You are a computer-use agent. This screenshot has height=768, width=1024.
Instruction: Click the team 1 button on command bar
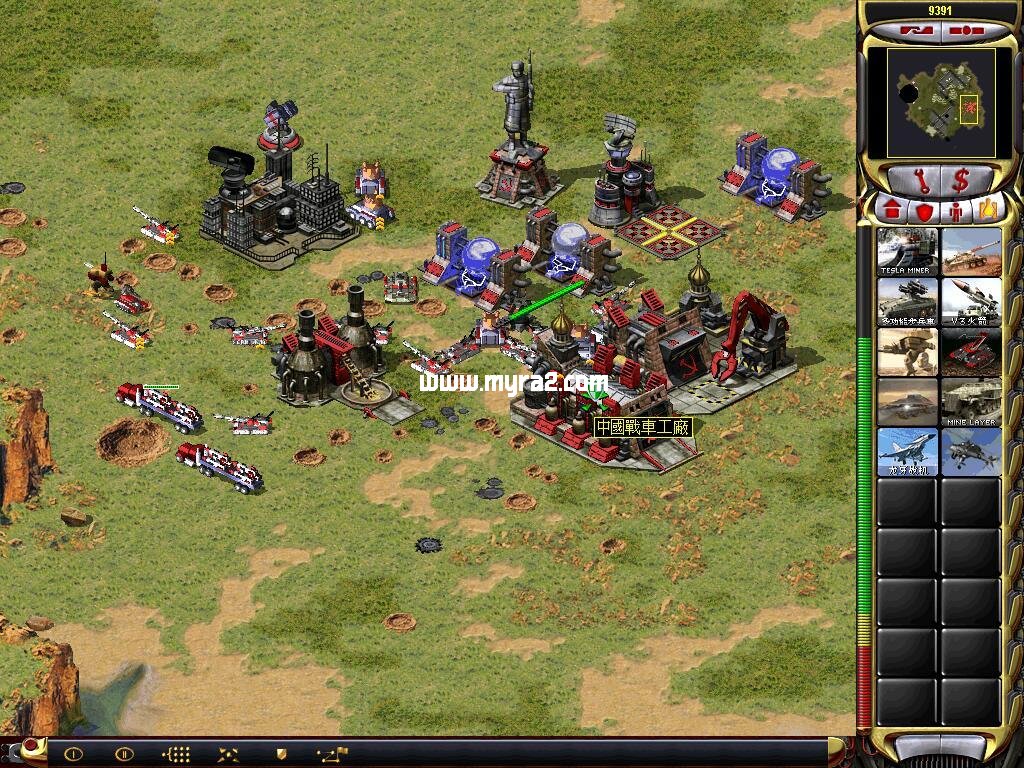pos(73,754)
